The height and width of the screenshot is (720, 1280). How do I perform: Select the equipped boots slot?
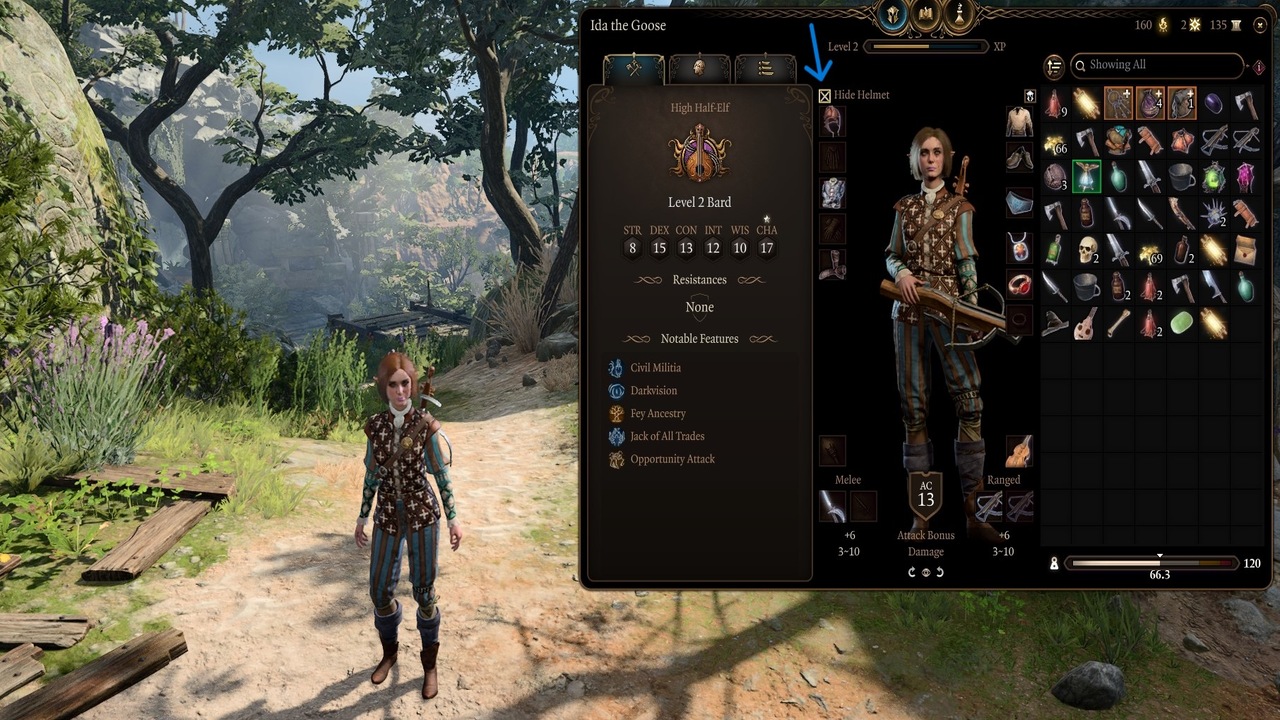(x=832, y=265)
